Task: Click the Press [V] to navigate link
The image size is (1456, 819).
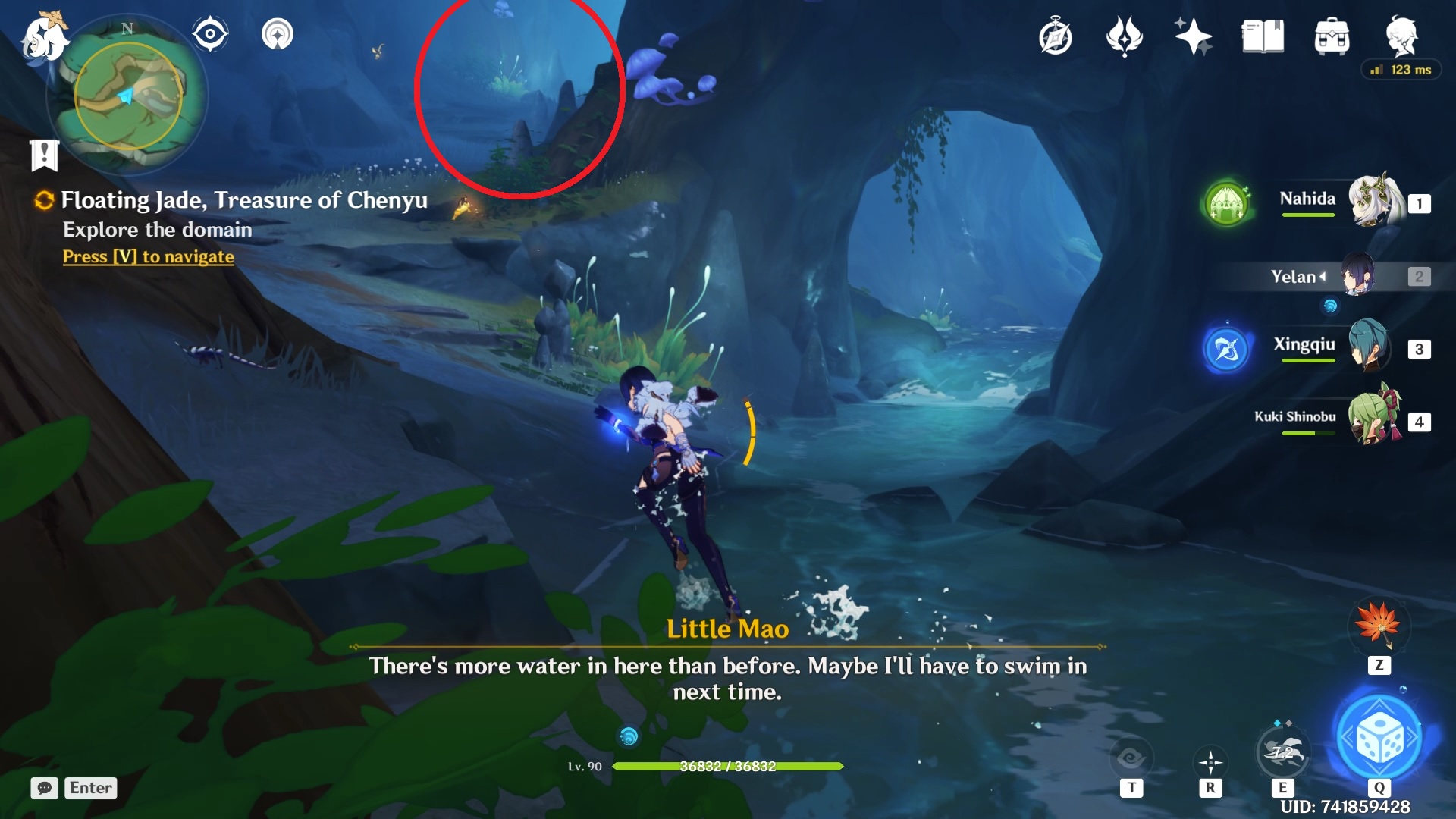Action: coord(147,256)
